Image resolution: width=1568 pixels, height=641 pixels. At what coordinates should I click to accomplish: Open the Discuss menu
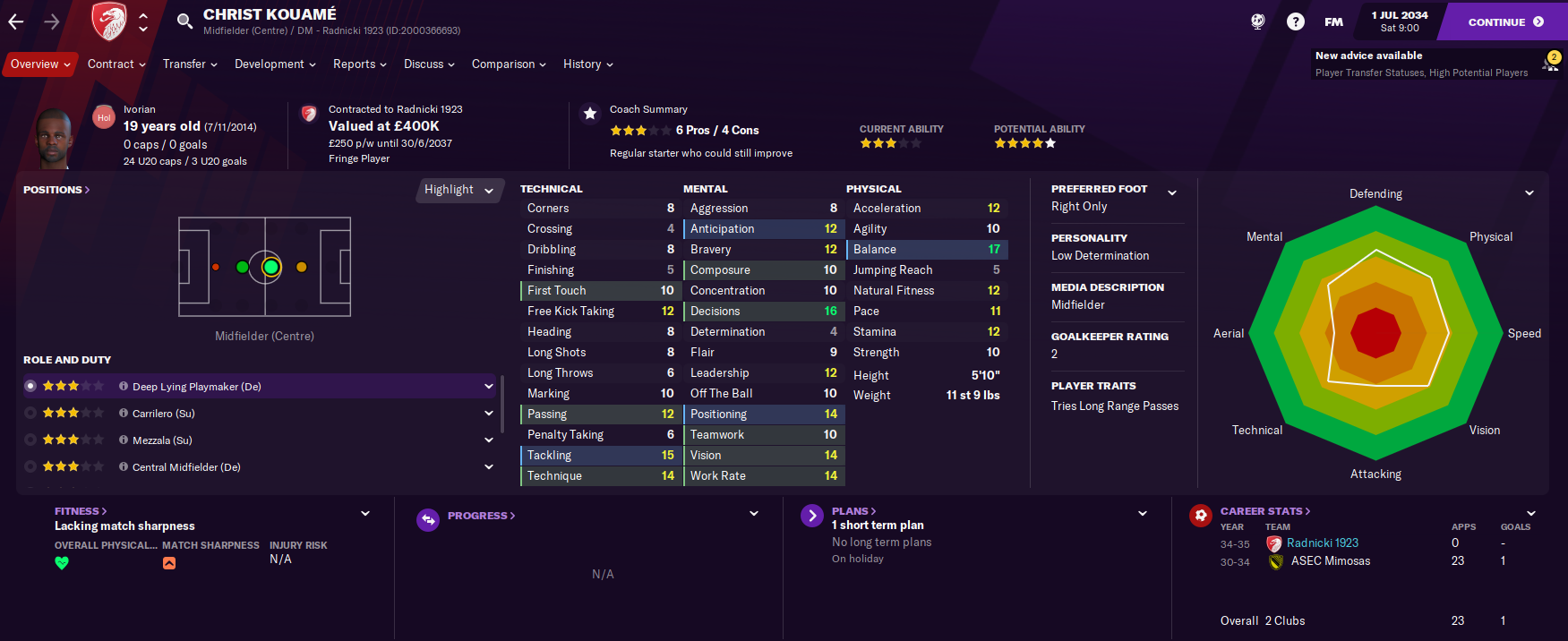[429, 64]
